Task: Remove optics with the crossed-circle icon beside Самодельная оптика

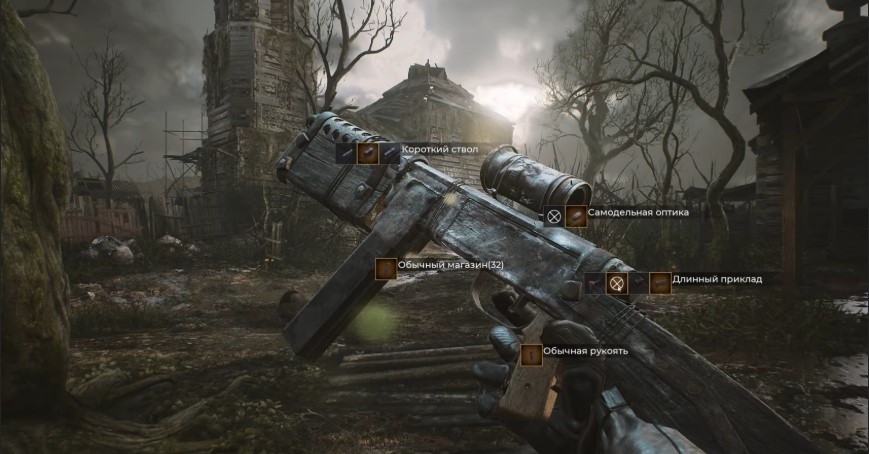Action: point(554,215)
